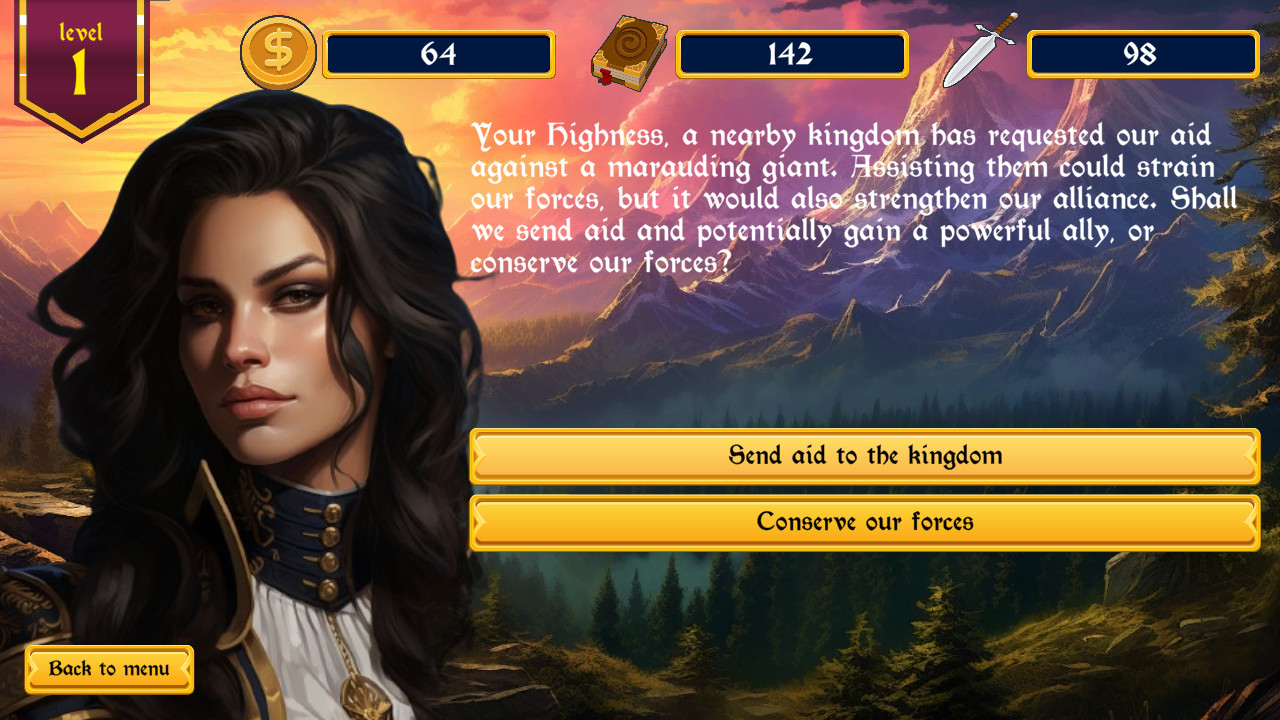Image resolution: width=1280 pixels, height=720 pixels.
Task: Click the spellbook resource icon
Action: [628, 52]
